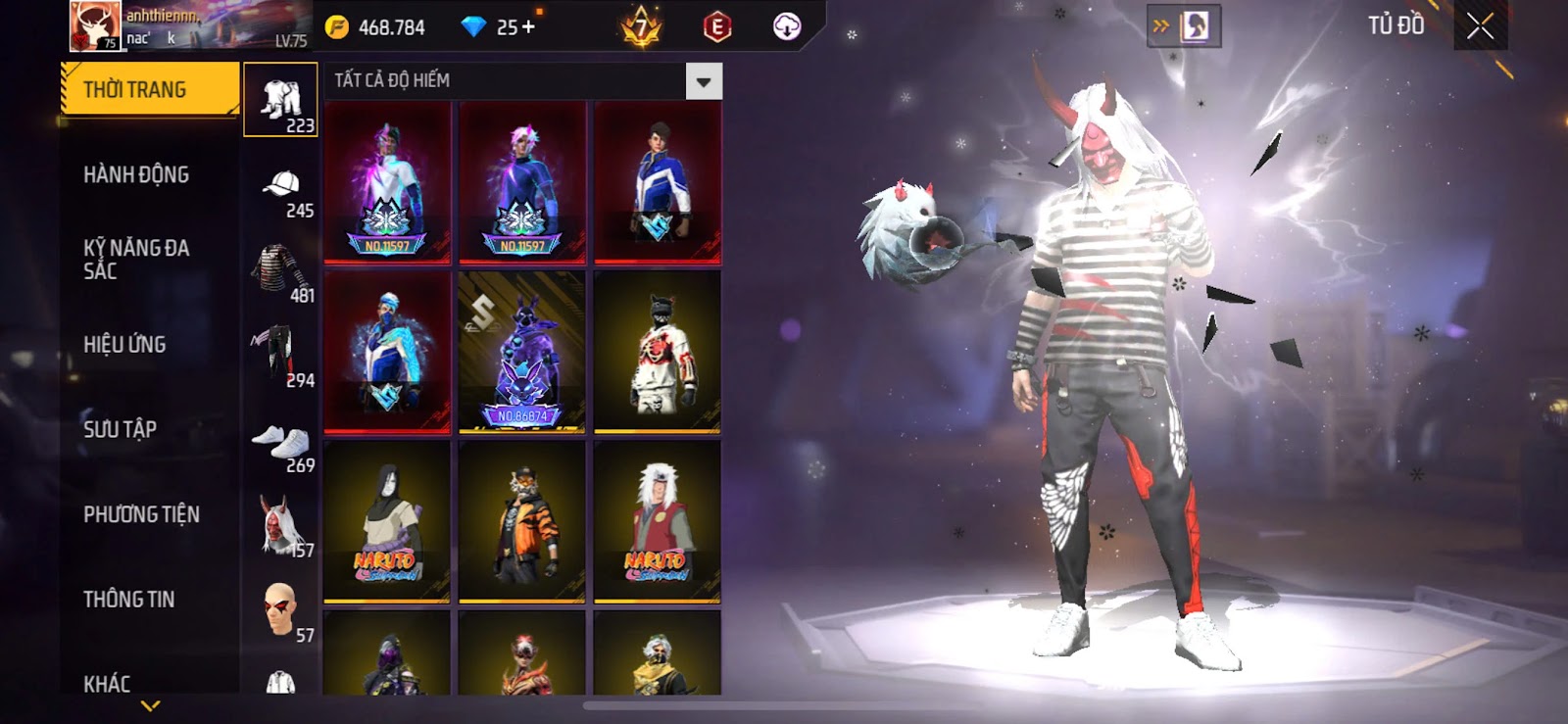Screen dimensions: 1568x724
Task: Go to the Sưu Tập tab
Action: (120, 429)
